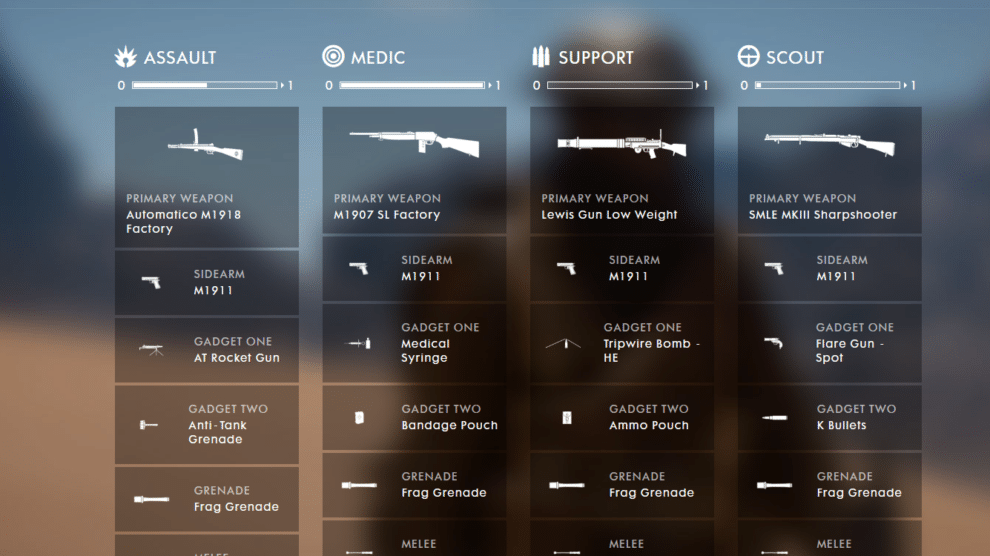990x556 pixels.
Task: Change the Medic M1911 sidearm
Action: pos(414,269)
